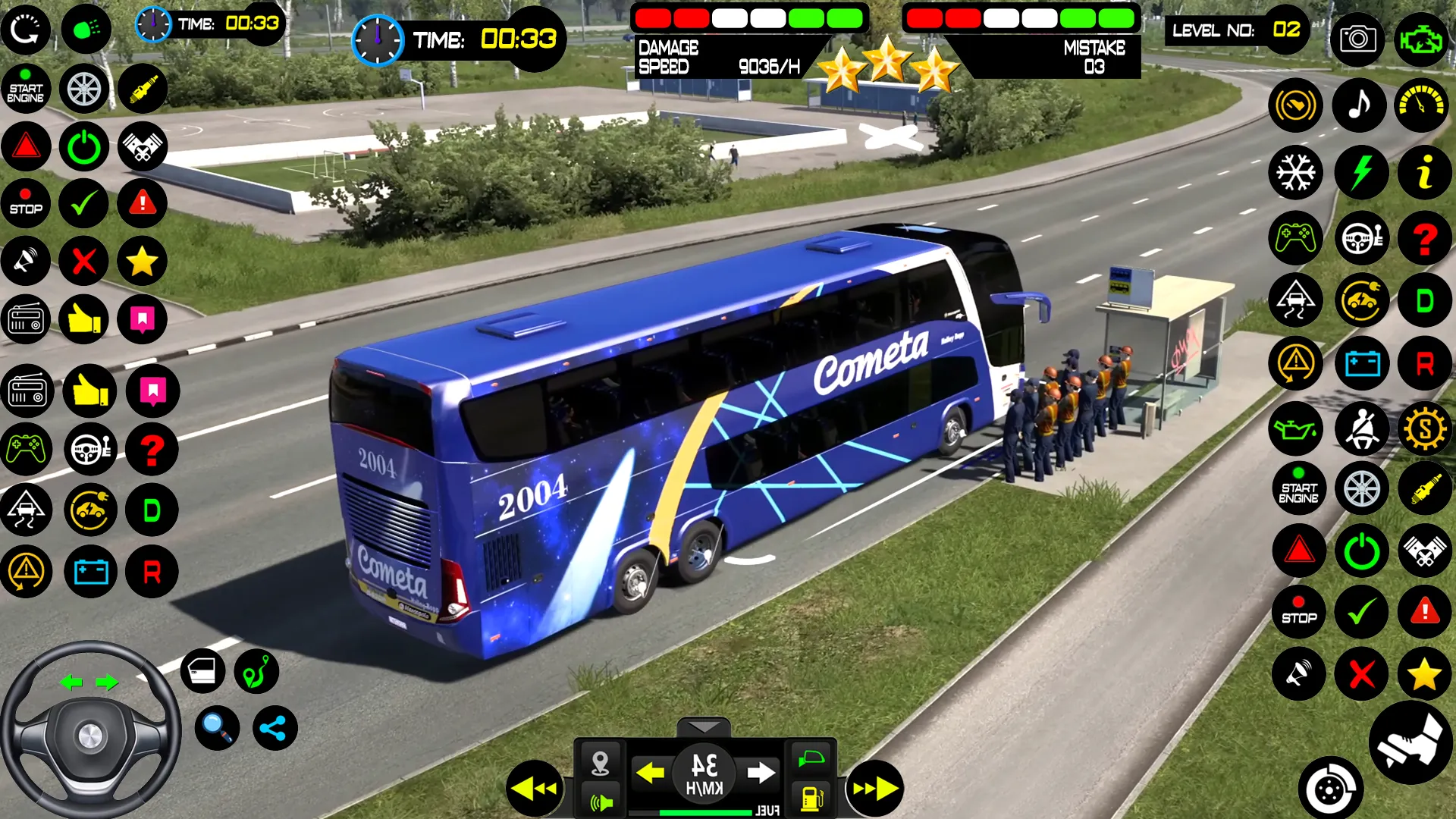Screen dimensions: 1456x819
Task: Activate the snowflake air conditioning icon
Action: coord(1295,172)
